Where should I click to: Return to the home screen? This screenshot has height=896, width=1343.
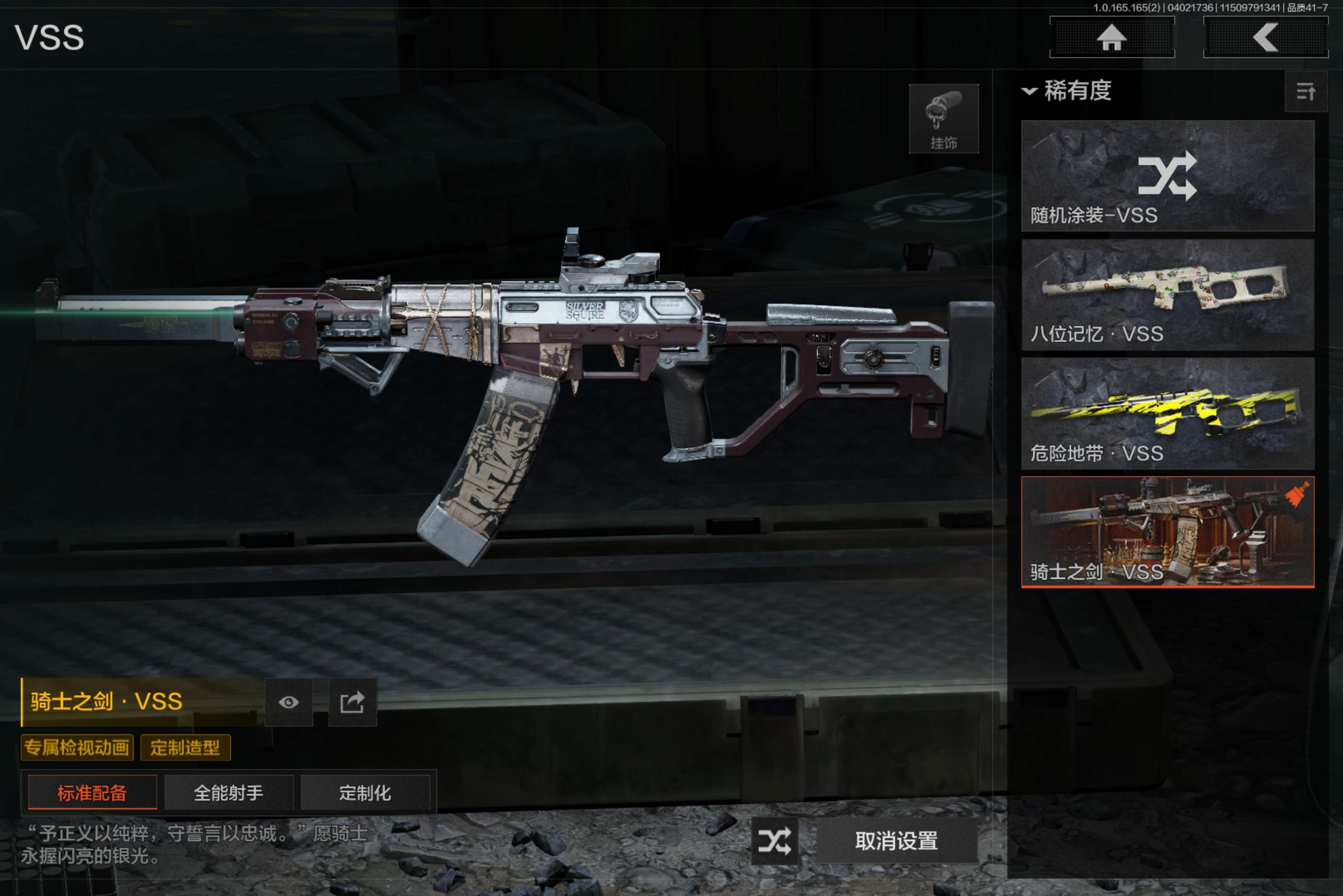click(1111, 38)
